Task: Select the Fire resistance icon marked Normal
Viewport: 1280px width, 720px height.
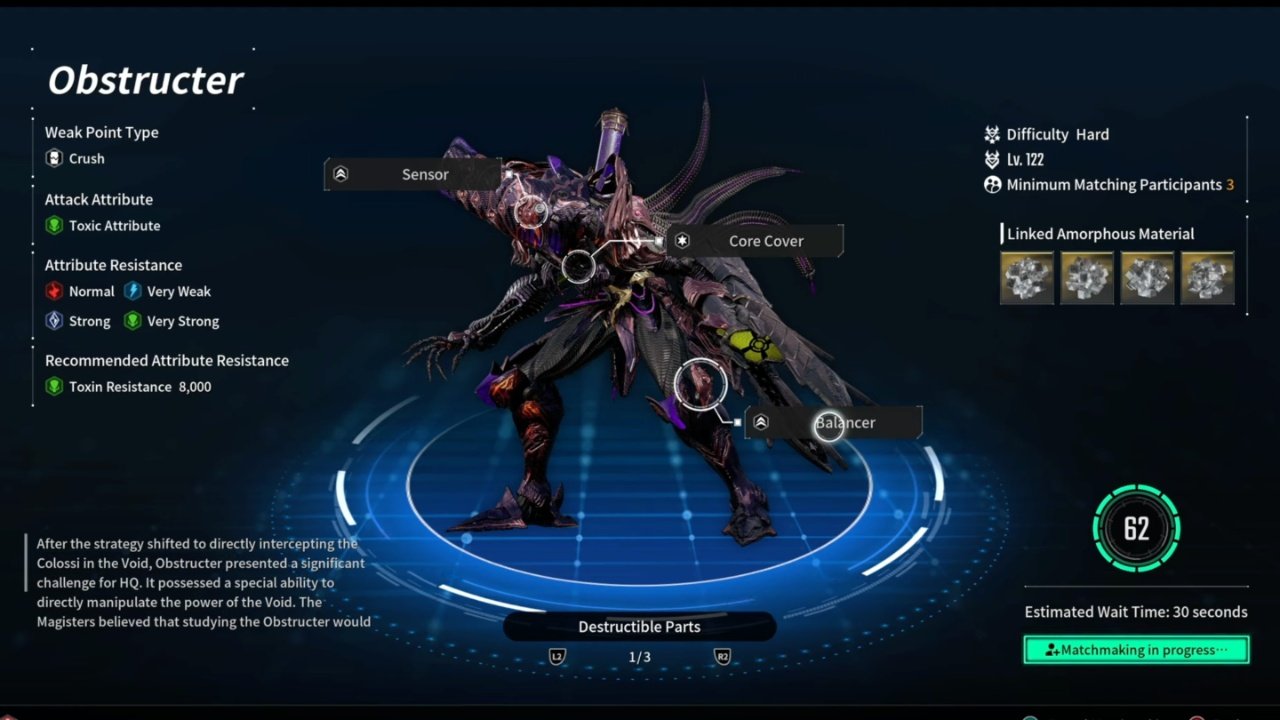Action: 56,291
